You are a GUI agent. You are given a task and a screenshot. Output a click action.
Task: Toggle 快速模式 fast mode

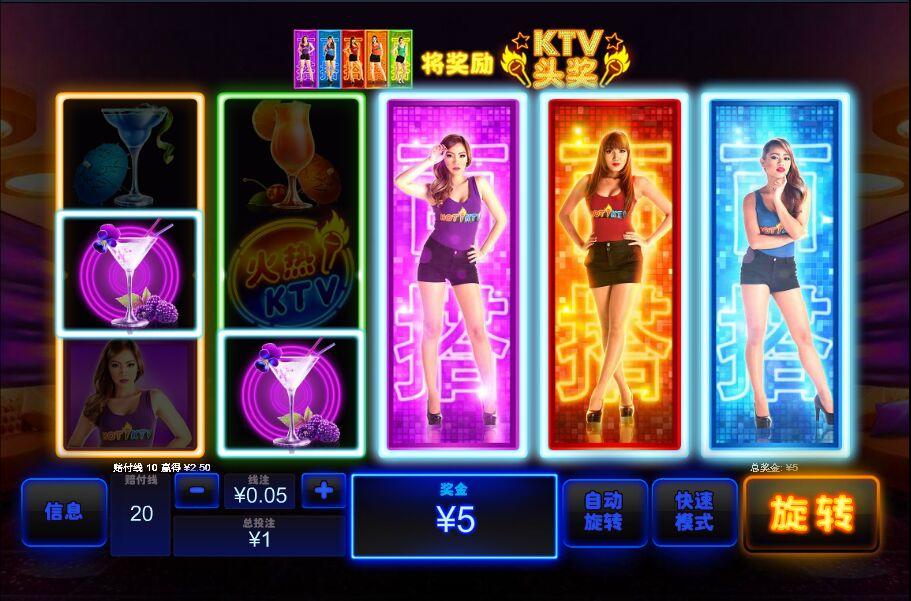(x=694, y=512)
